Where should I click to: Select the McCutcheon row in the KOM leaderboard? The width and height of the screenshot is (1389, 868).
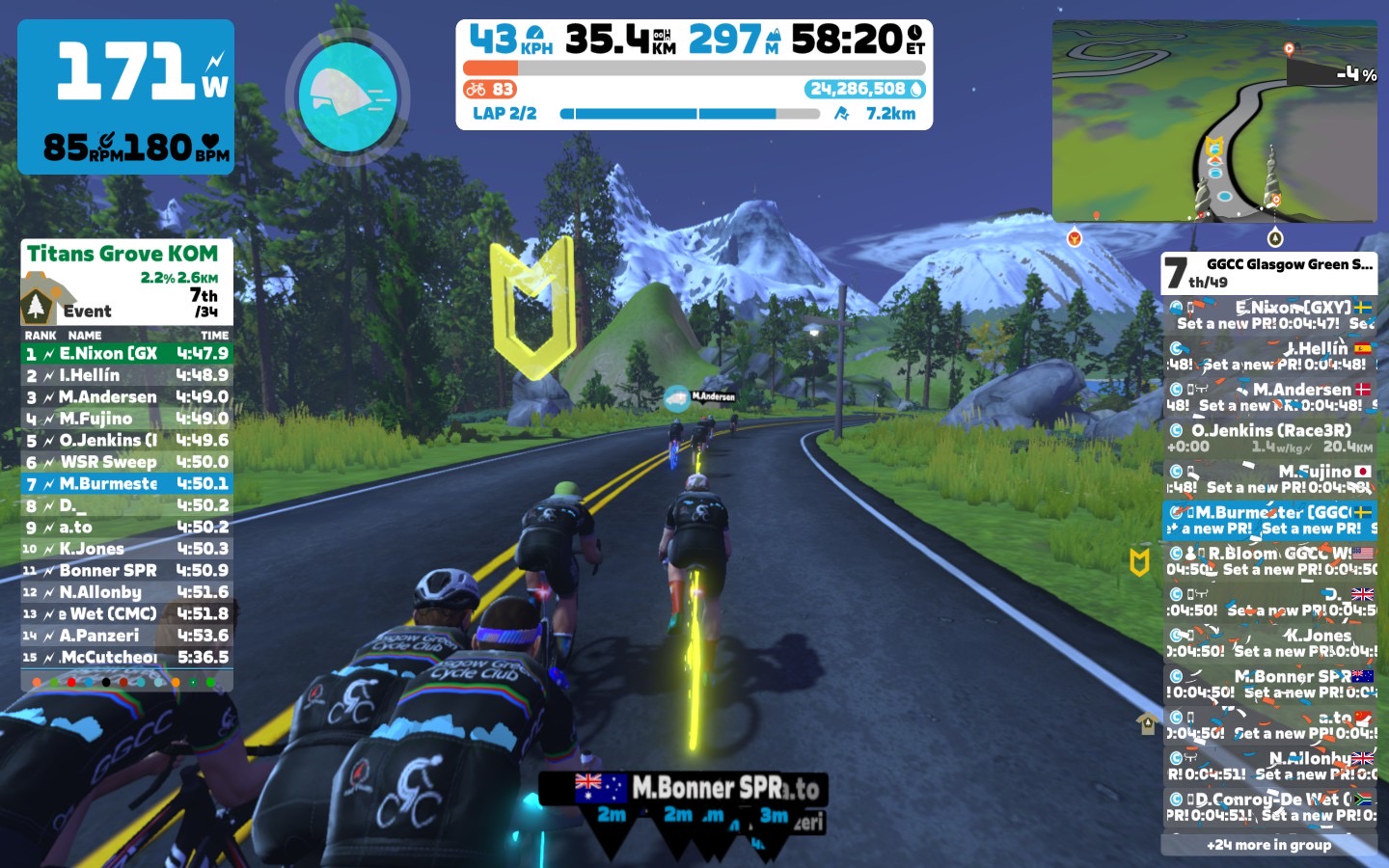click(x=126, y=658)
